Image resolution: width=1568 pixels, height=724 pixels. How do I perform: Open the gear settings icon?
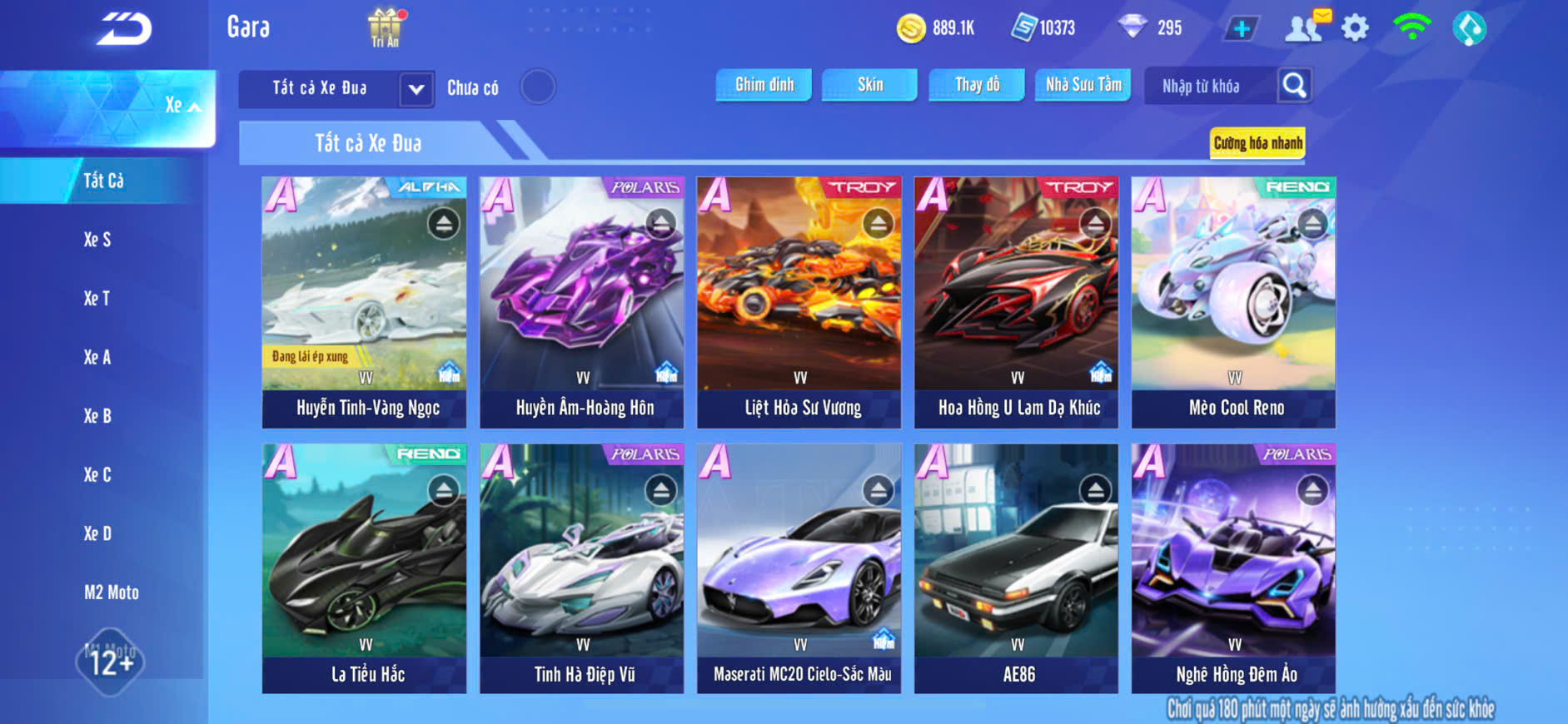[1355, 28]
